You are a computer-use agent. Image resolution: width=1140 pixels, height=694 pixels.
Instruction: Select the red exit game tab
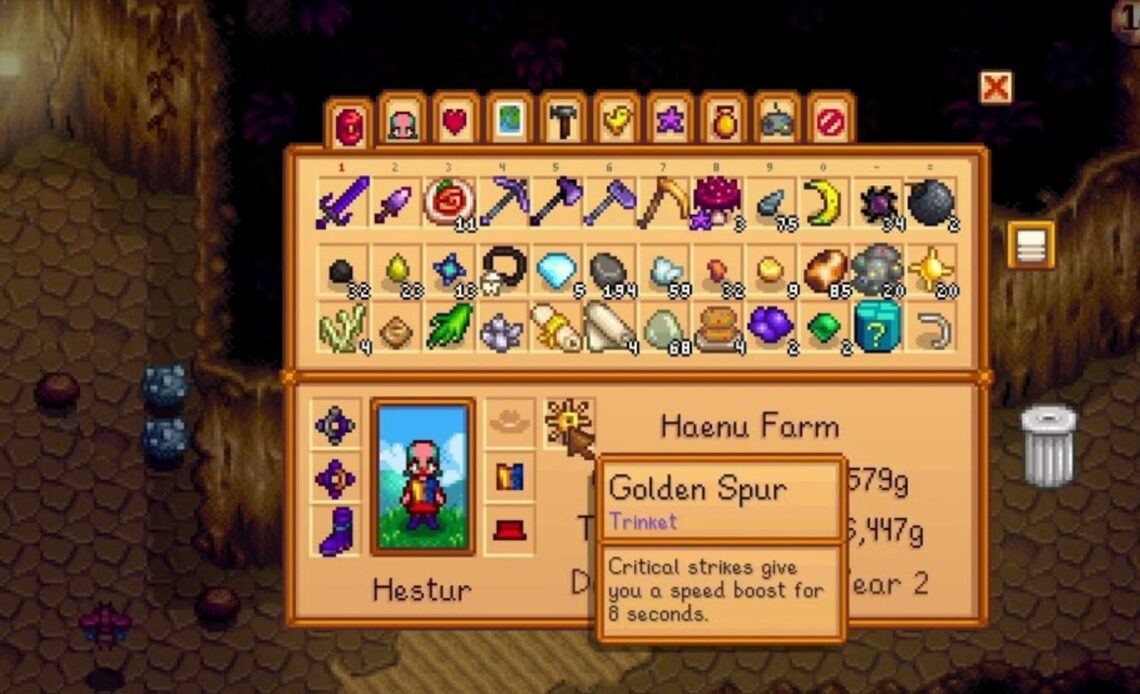coord(830,122)
